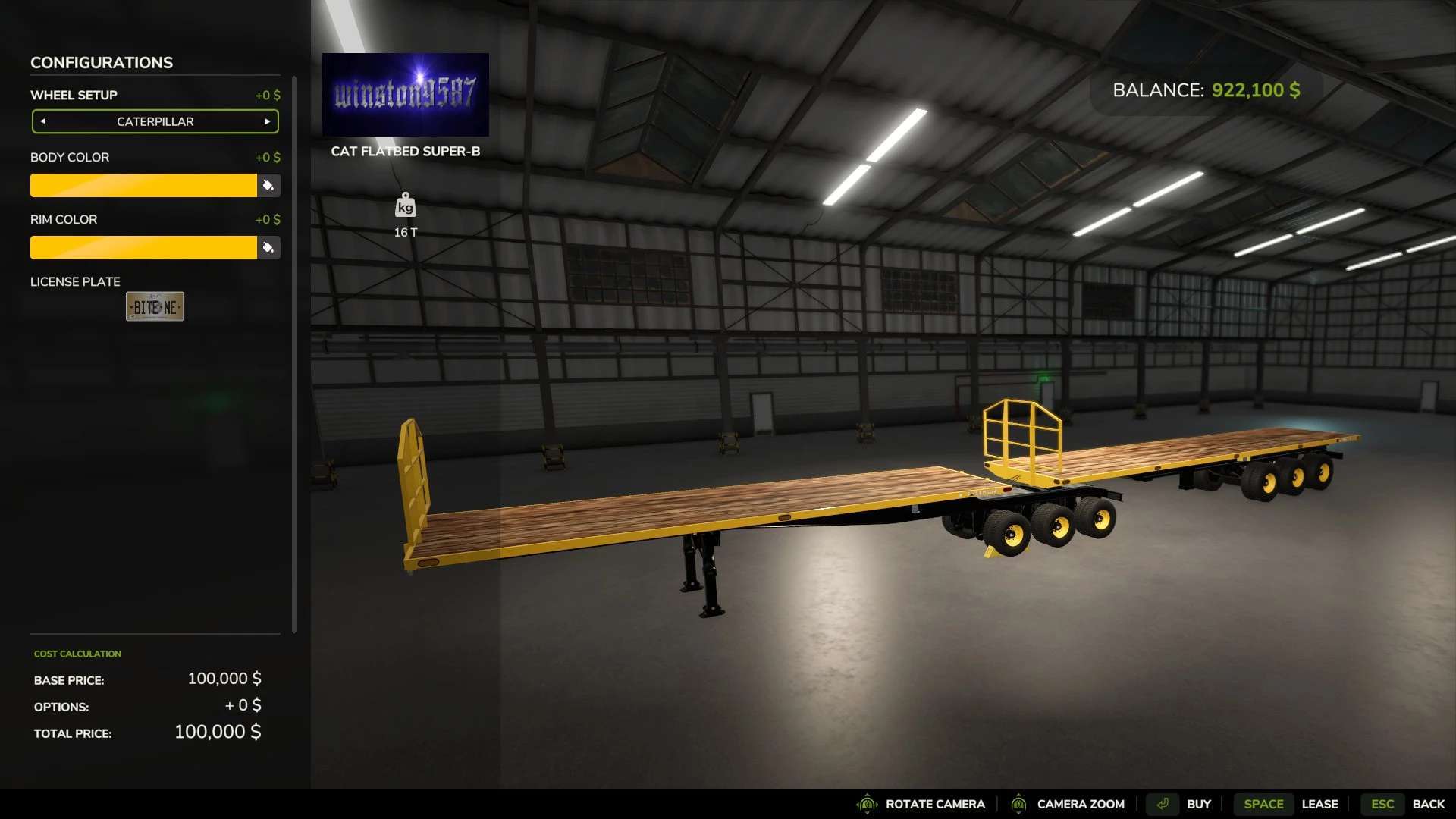
Task: Click the BUY button
Action: (1199, 804)
